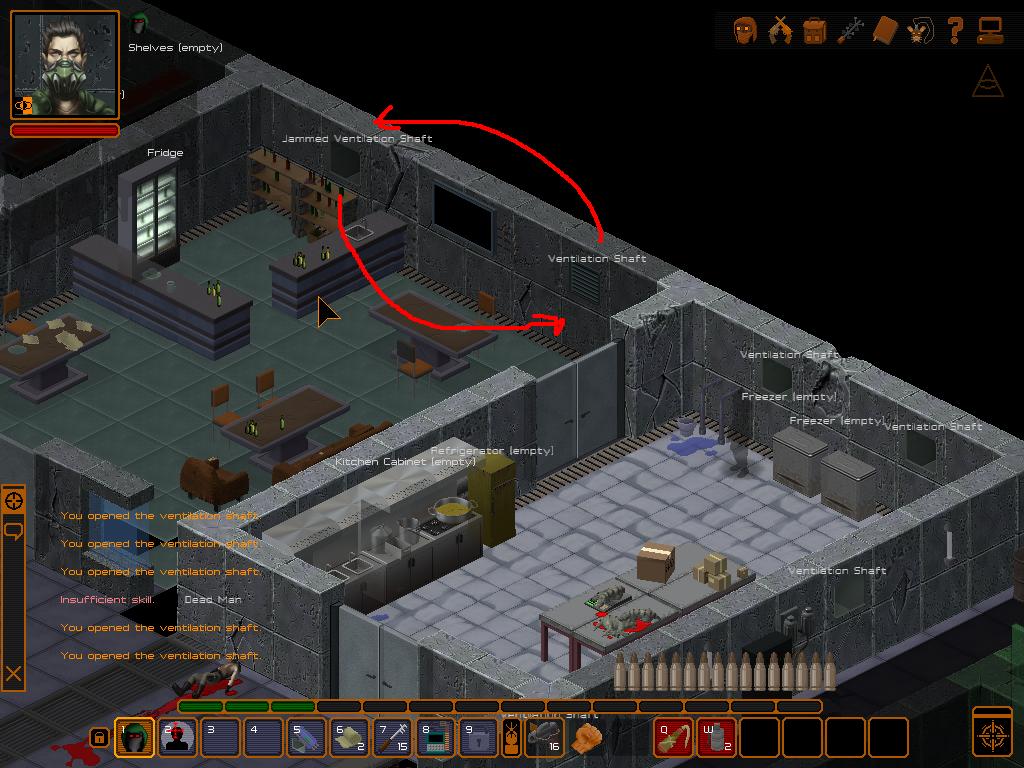Viewport: 1024px width, 768px height.
Task: Open the crafting icon showing a branching tool
Action: 850,30
